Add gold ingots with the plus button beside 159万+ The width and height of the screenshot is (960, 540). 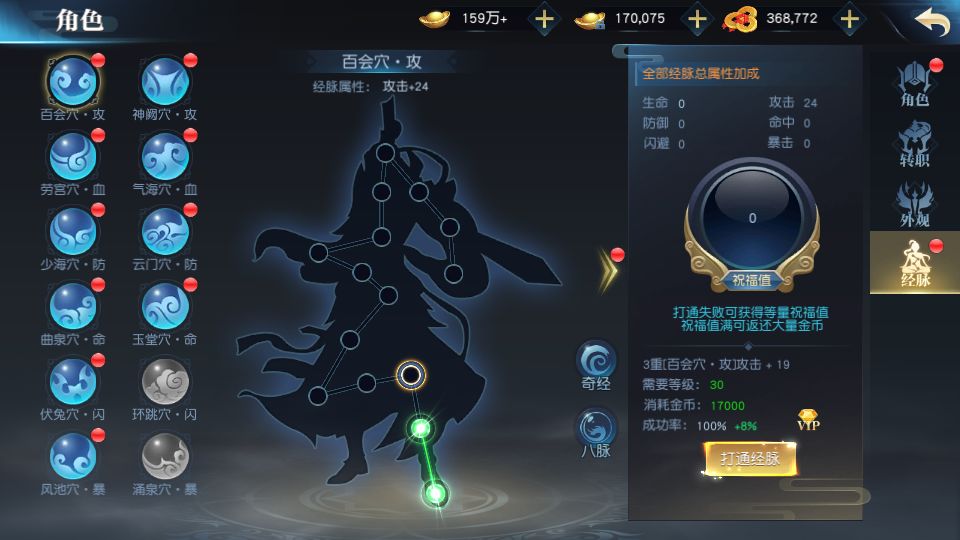pos(543,18)
